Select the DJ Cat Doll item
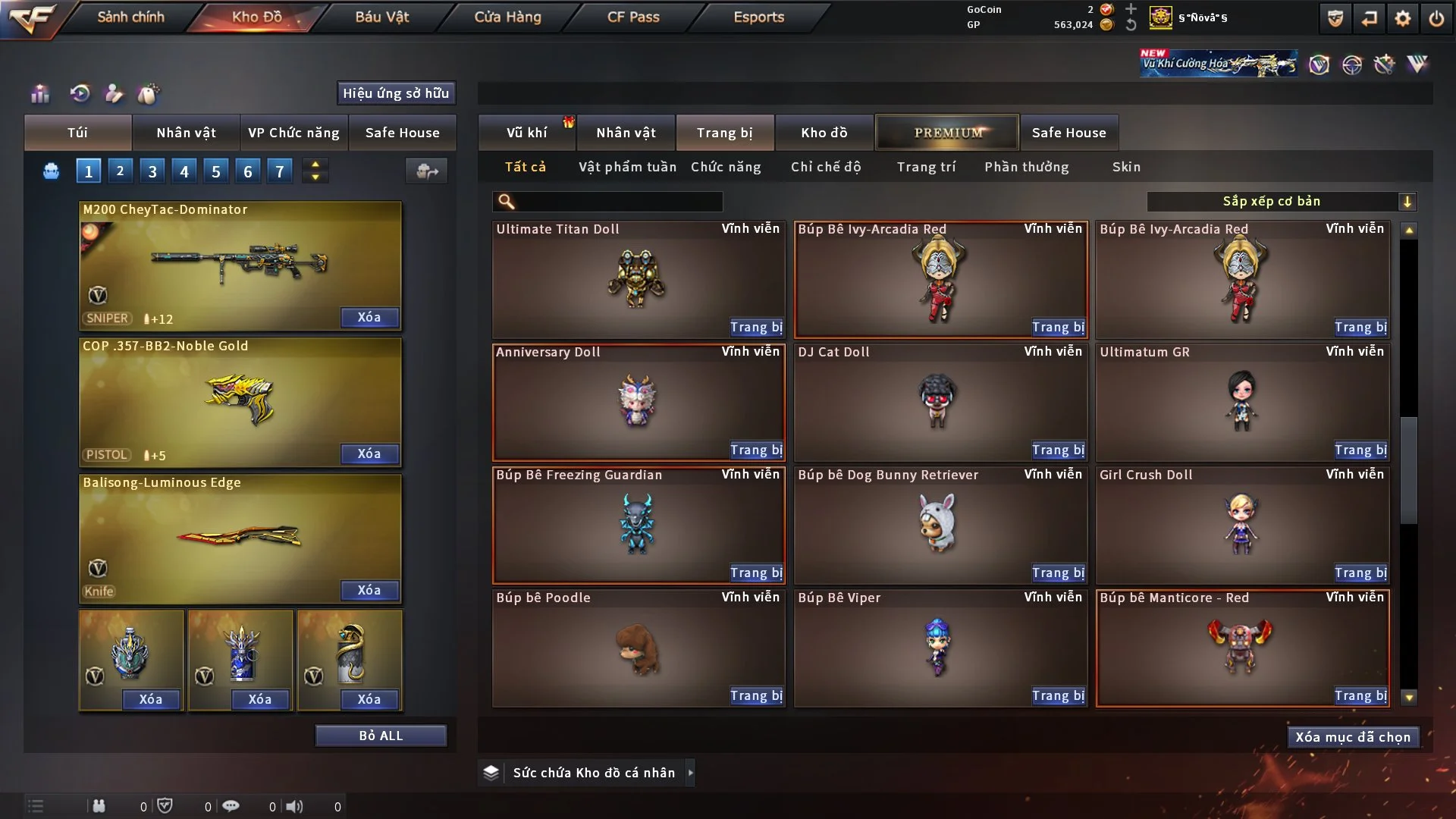The image size is (1456, 819). point(940,402)
